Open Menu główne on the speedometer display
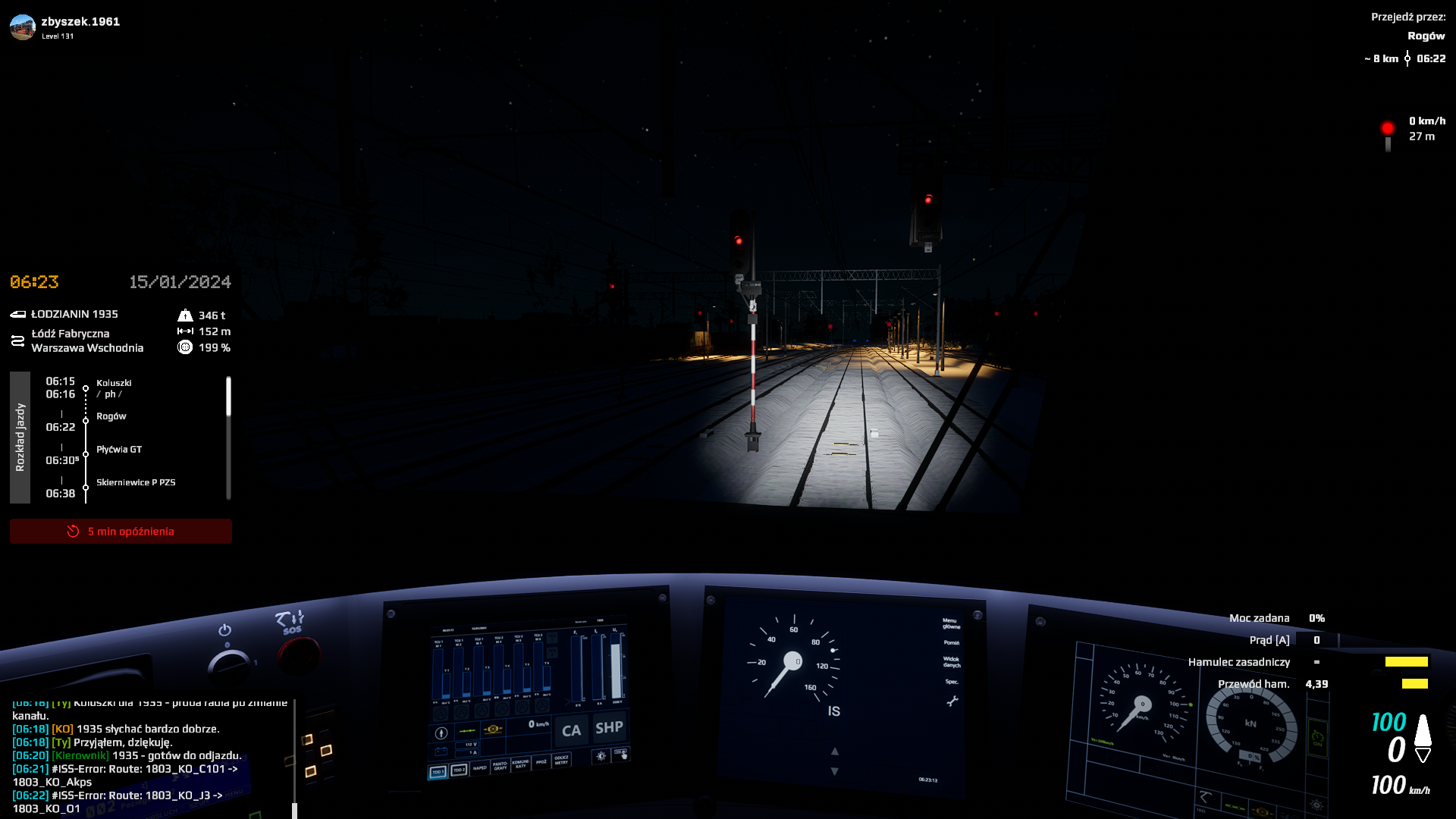Viewport: 1456px width, 819px height. click(951, 623)
